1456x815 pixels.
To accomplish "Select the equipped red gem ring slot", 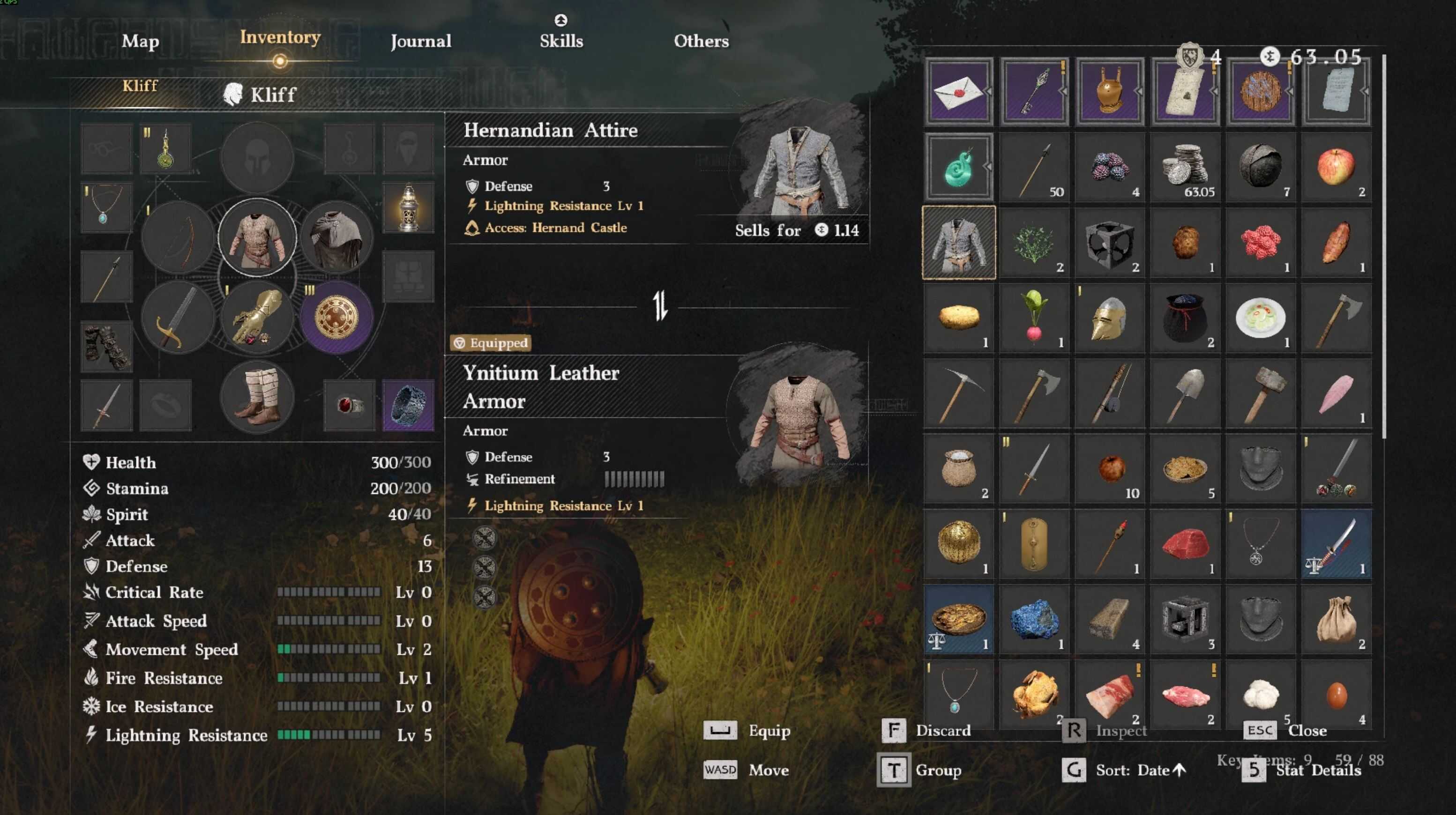I will (349, 405).
